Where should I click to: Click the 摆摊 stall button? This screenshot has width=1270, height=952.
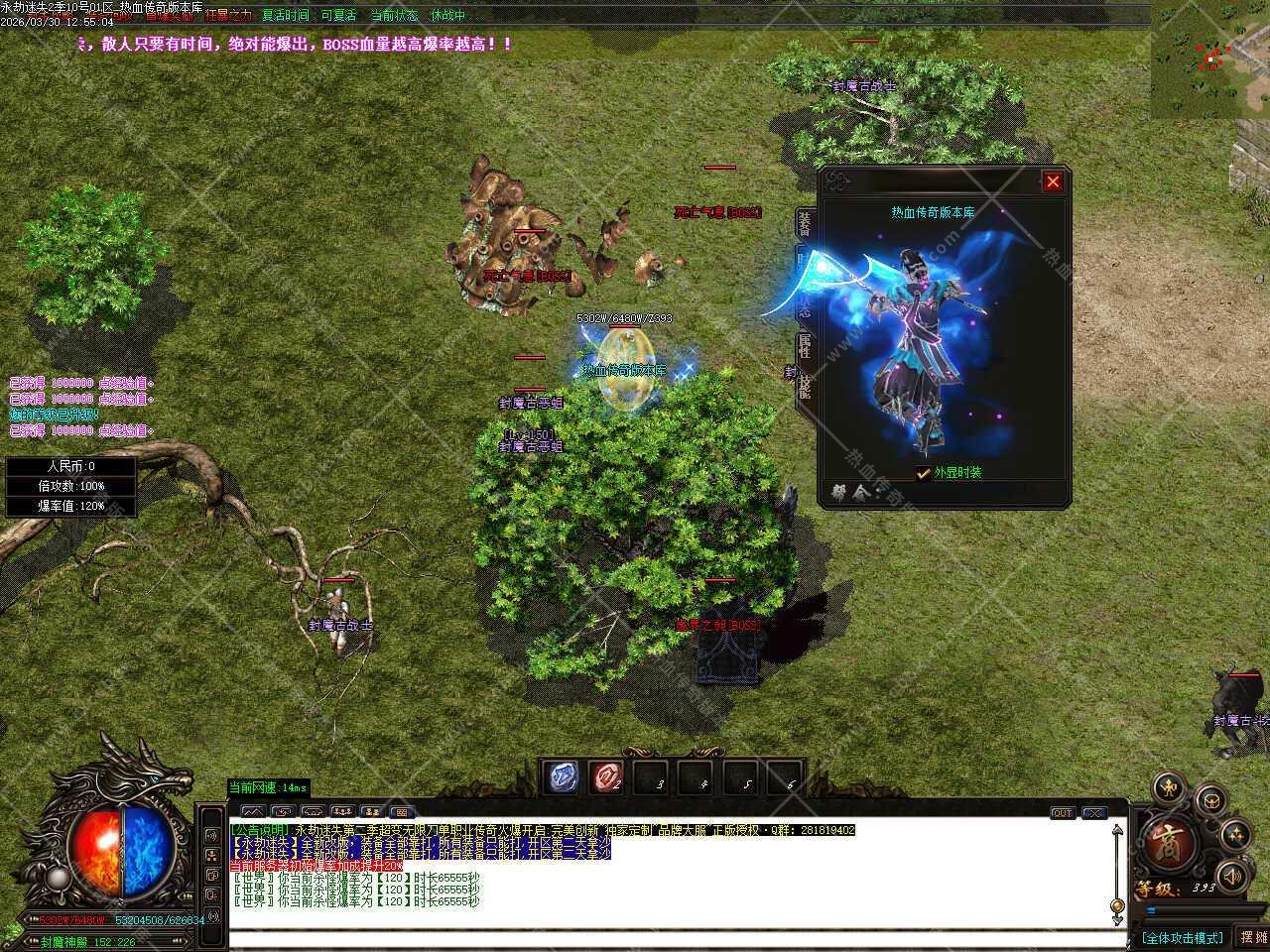click(1252, 937)
